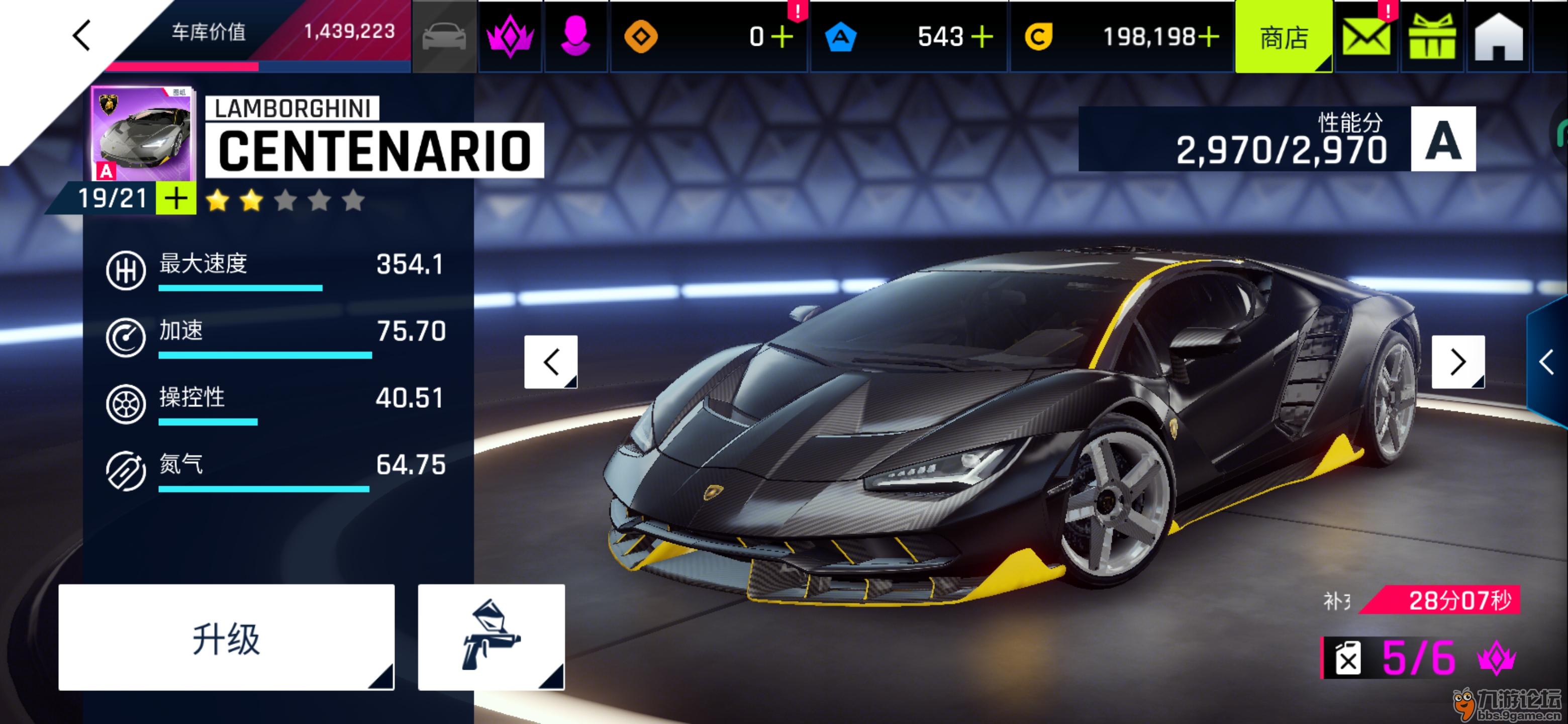The width and height of the screenshot is (1568, 724).
Task: Return to the home screen
Action: pyautogui.click(x=1498, y=38)
